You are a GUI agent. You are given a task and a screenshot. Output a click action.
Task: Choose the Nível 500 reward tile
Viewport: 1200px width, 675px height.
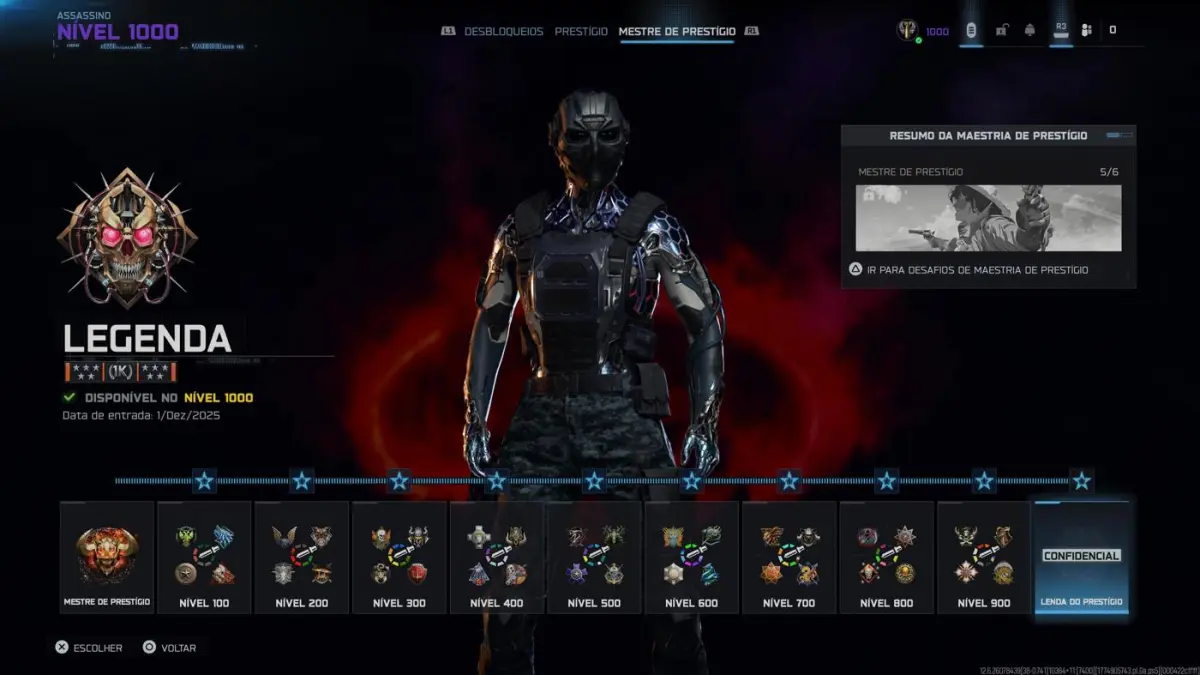click(594, 557)
